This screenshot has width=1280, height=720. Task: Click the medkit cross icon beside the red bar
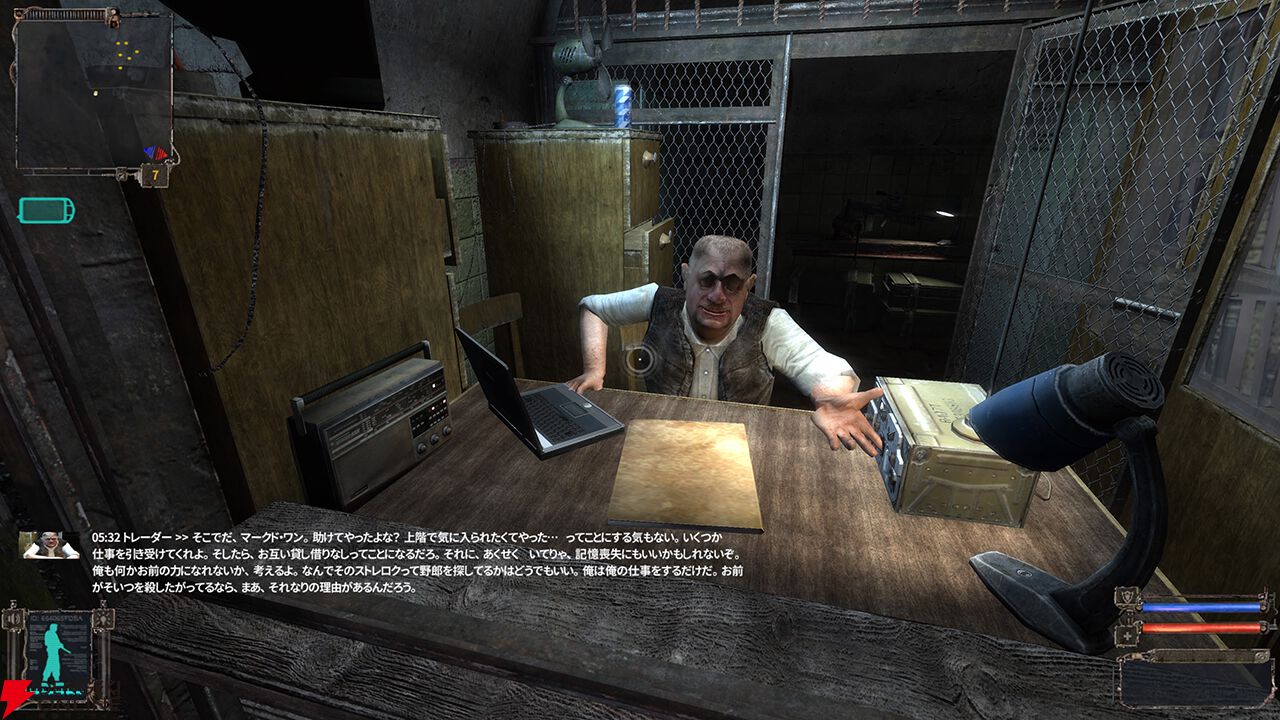click(1127, 635)
